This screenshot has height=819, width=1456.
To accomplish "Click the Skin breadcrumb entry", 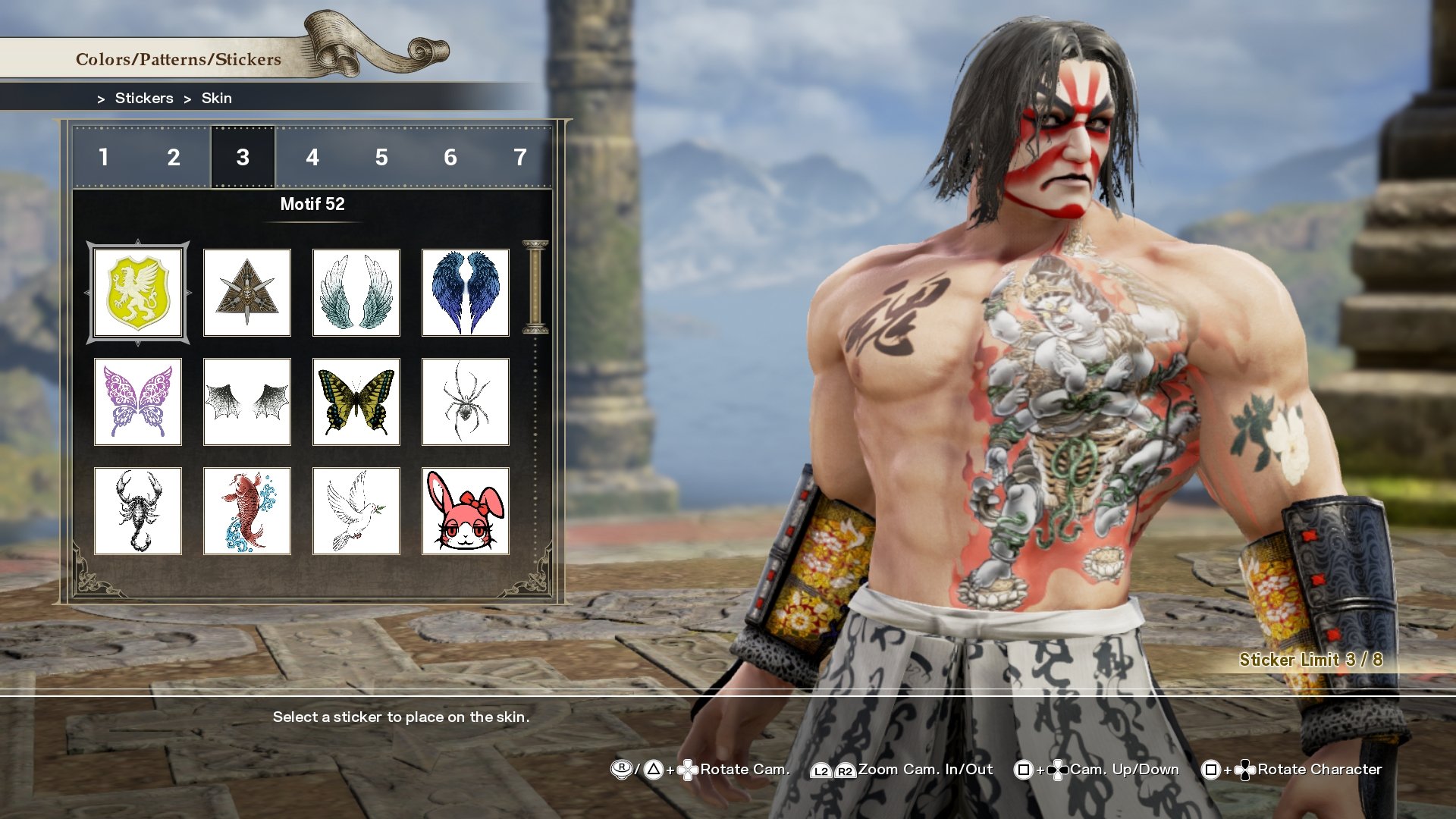I will pyautogui.click(x=216, y=98).
